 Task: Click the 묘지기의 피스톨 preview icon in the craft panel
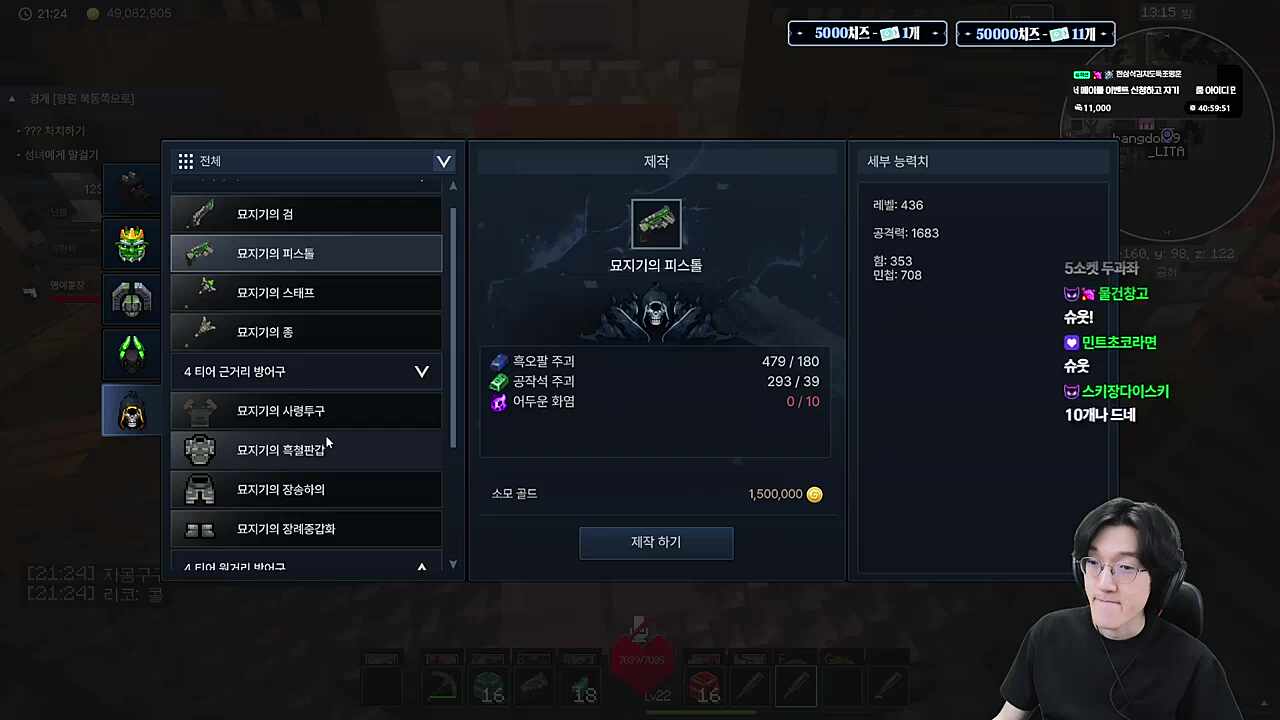coord(655,222)
